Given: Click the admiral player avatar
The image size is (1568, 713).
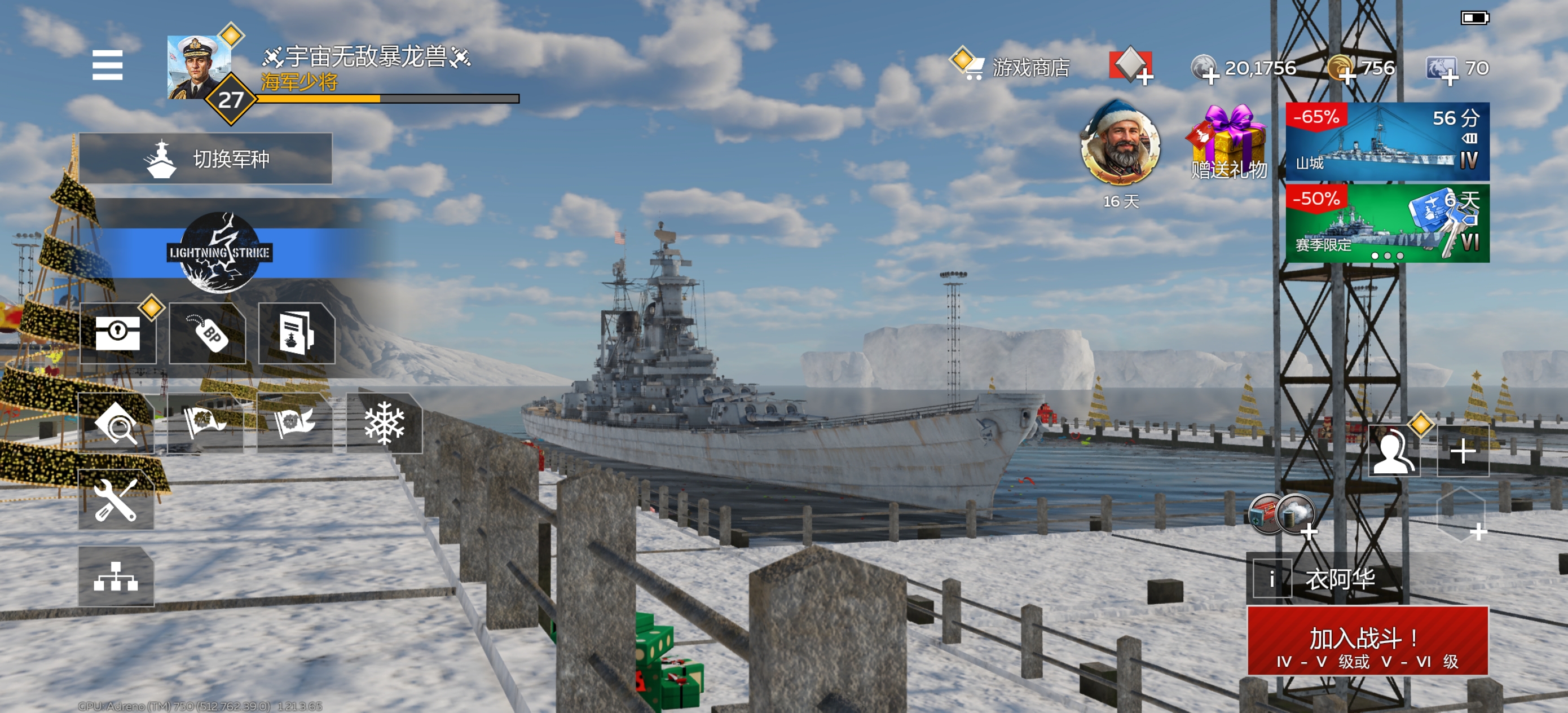Looking at the screenshot, I should tap(199, 67).
